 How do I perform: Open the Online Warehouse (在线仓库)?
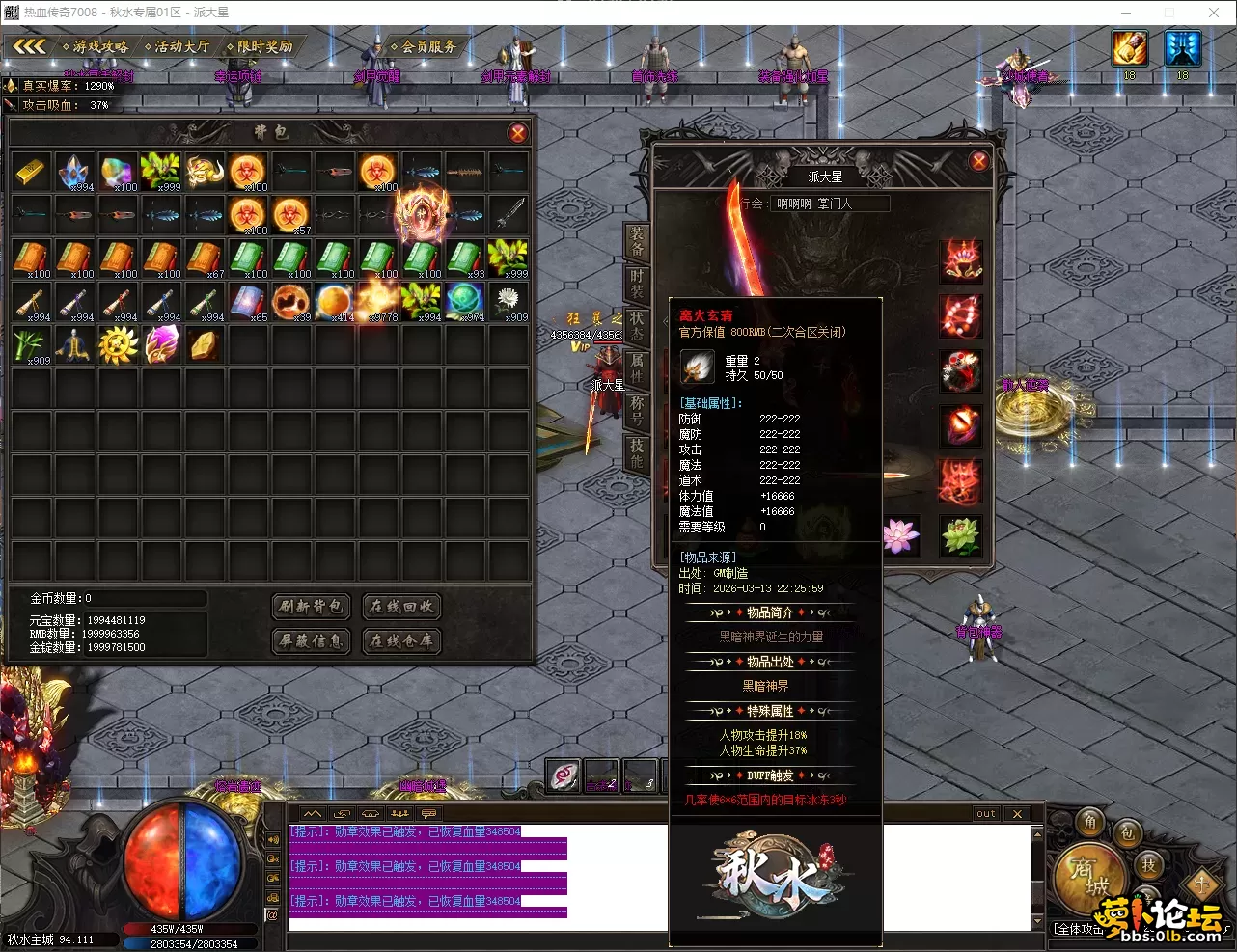pos(401,640)
